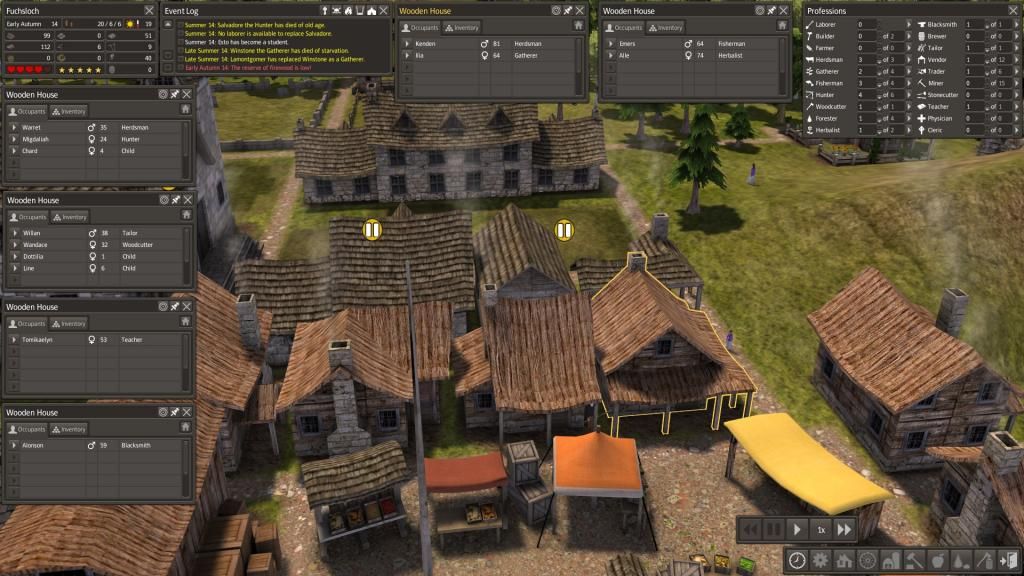Screen dimensions: 1024x576
Task: Slow down game with rewind arrows
Action: (x=748, y=529)
